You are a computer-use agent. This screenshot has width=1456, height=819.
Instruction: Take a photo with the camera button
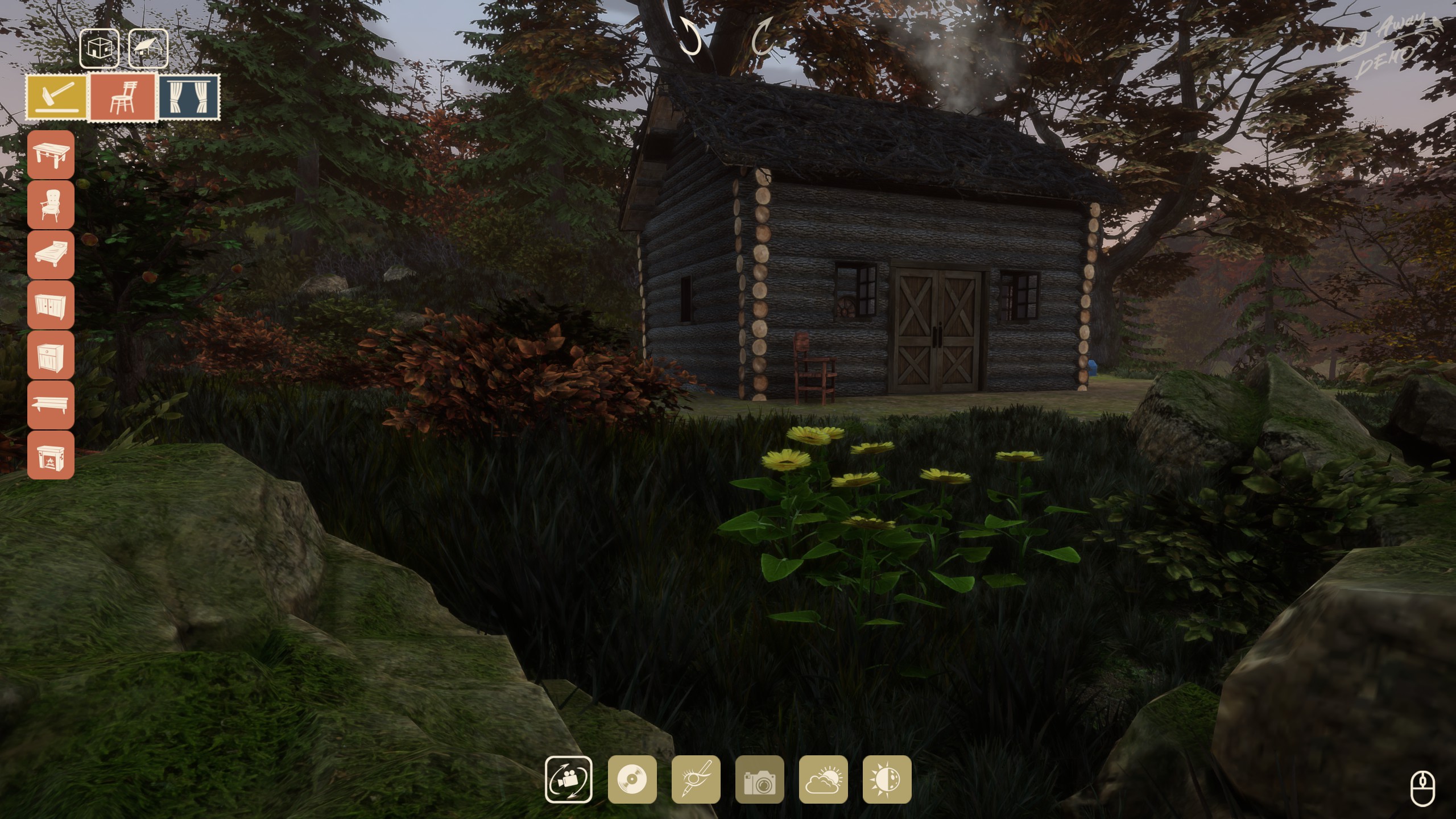759,779
